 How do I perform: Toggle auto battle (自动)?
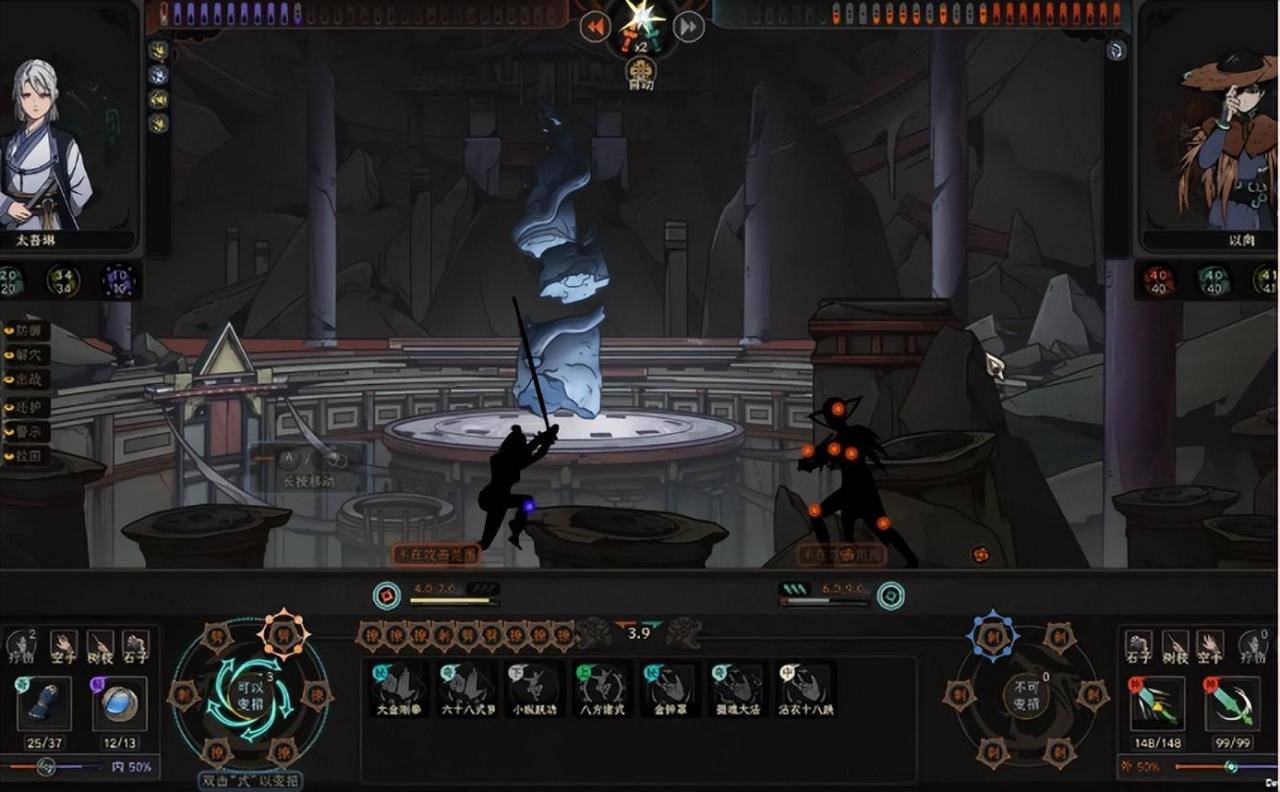click(x=641, y=73)
